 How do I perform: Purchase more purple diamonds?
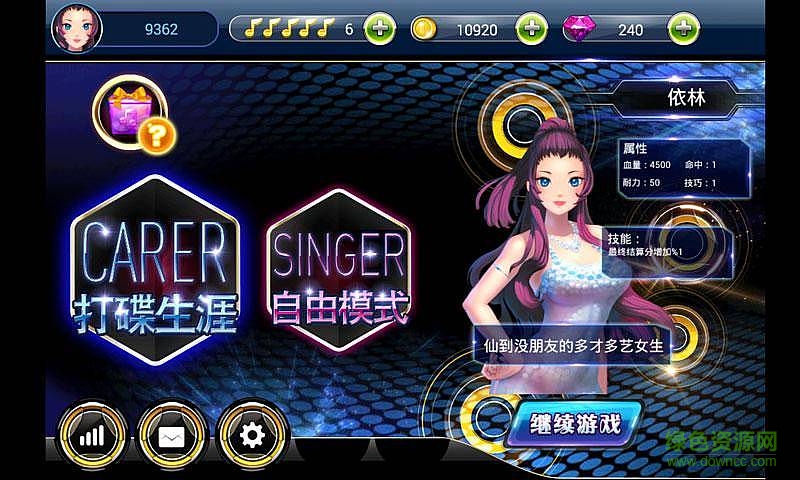point(683,29)
